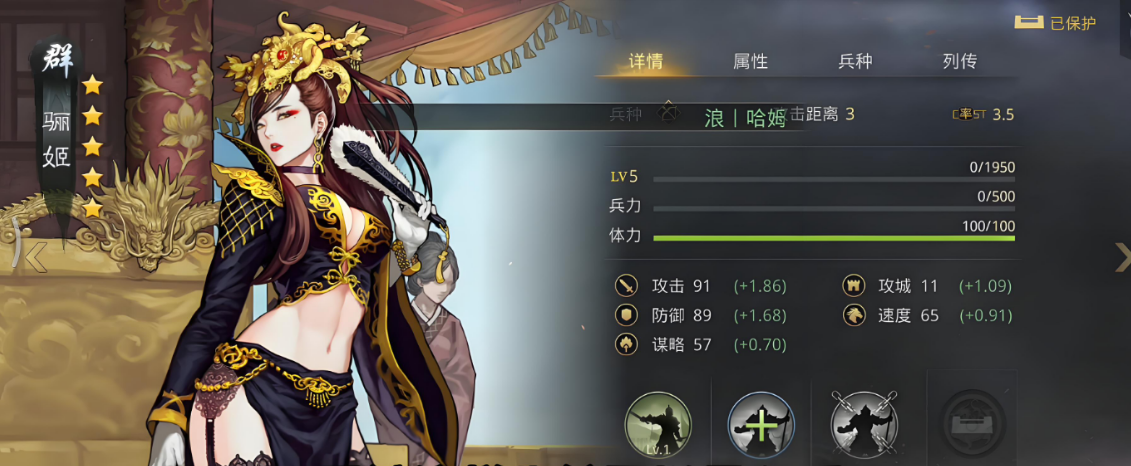Select the LV.1 warrior skill icon
1131x466 pixels.
658,424
